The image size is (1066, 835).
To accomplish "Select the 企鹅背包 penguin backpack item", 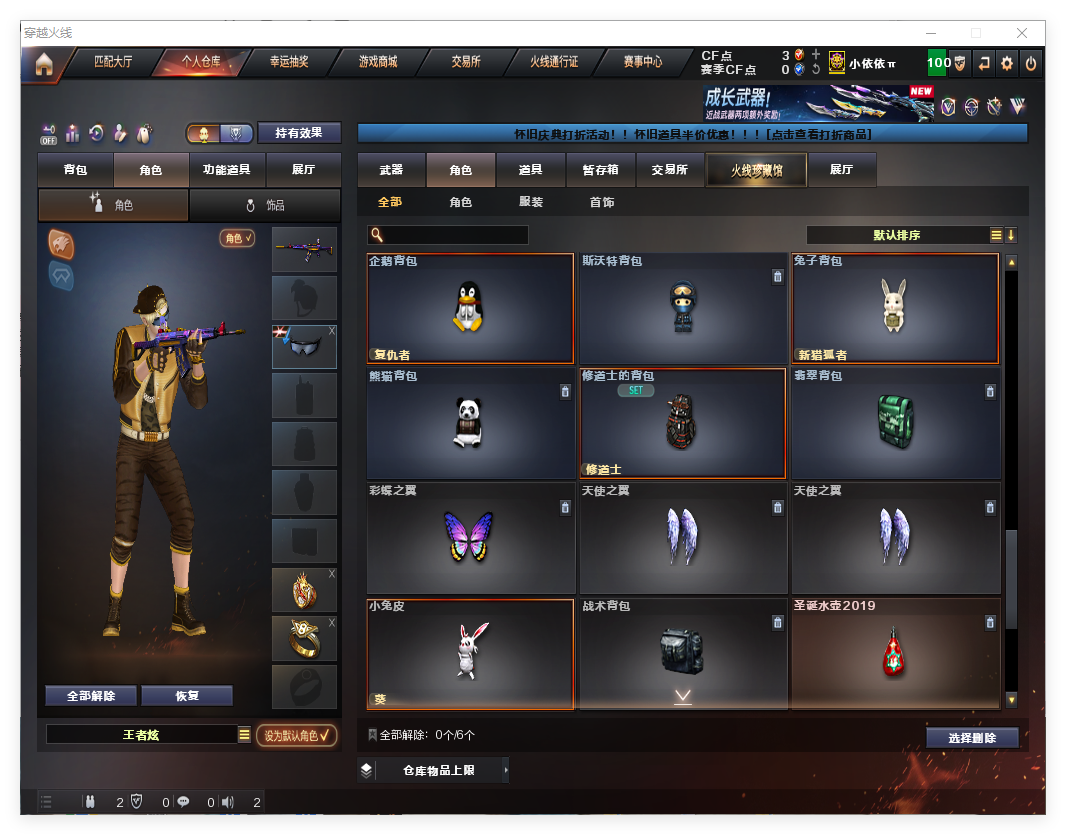I will pyautogui.click(x=470, y=308).
